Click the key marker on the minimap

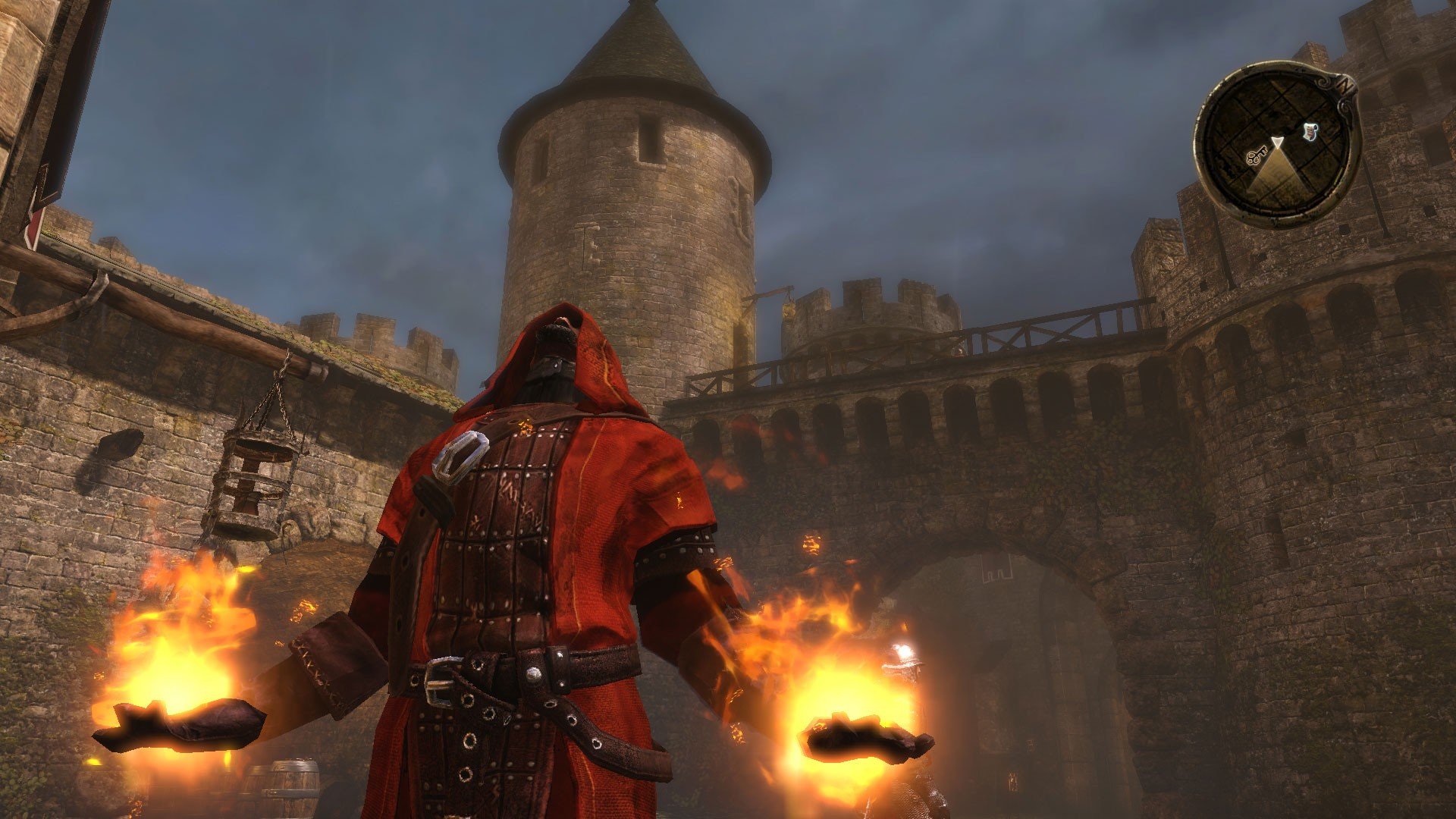(1258, 156)
